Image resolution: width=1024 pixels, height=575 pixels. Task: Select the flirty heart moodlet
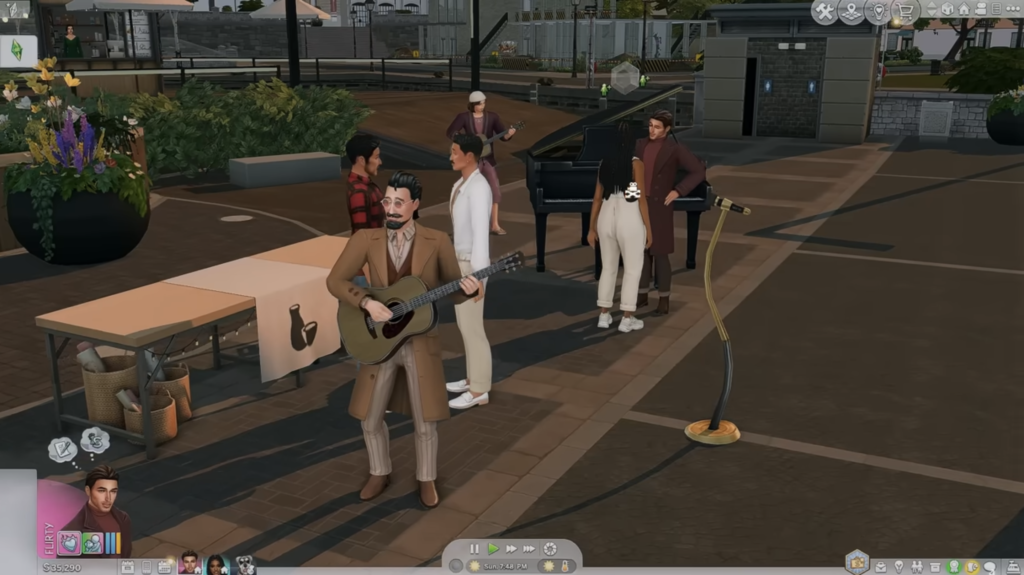coord(69,543)
